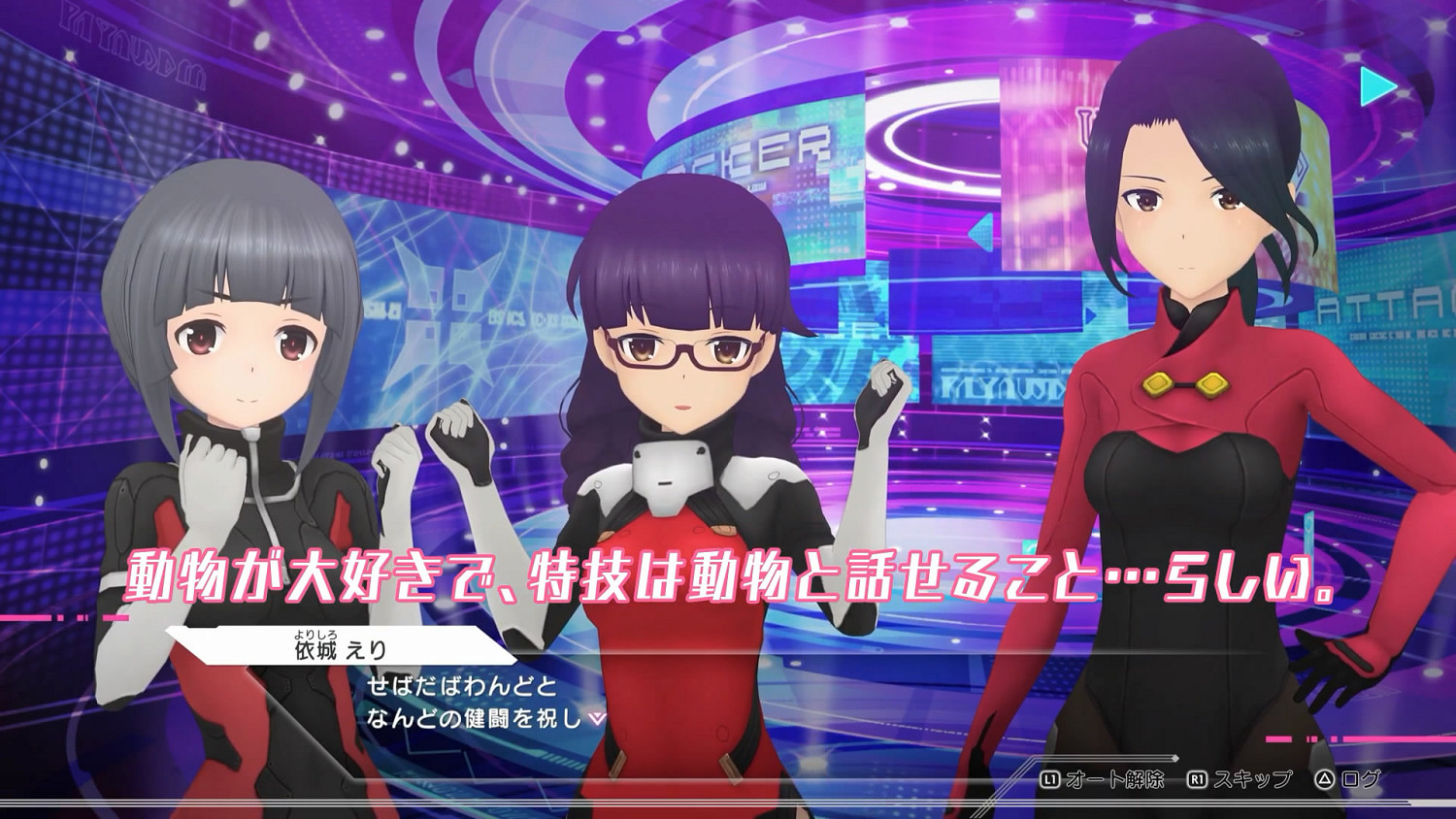Disable auto mode via オート解除
The height and width of the screenshot is (819, 1456).
coord(1116,779)
